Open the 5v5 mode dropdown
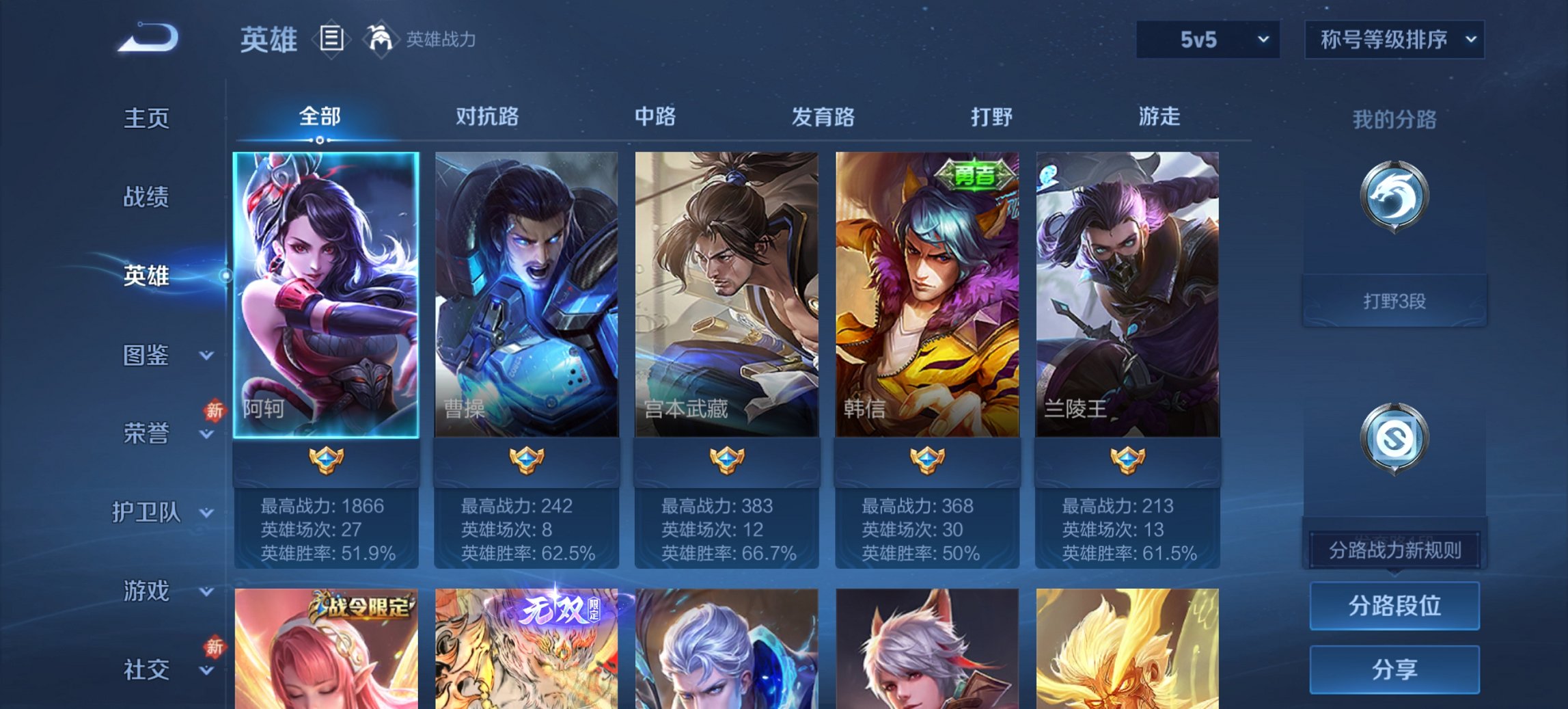Image resolution: width=1568 pixels, height=709 pixels. [1207, 40]
